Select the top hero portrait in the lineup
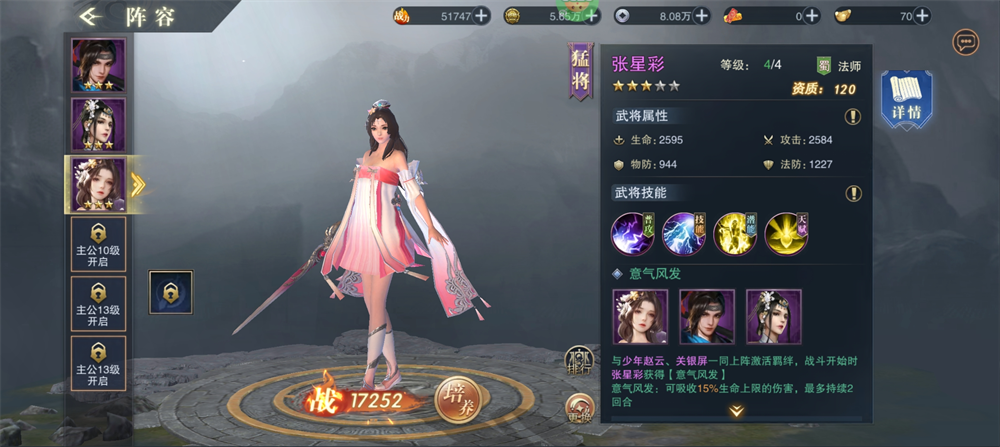The height and width of the screenshot is (447, 1000). tap(98, 66)
